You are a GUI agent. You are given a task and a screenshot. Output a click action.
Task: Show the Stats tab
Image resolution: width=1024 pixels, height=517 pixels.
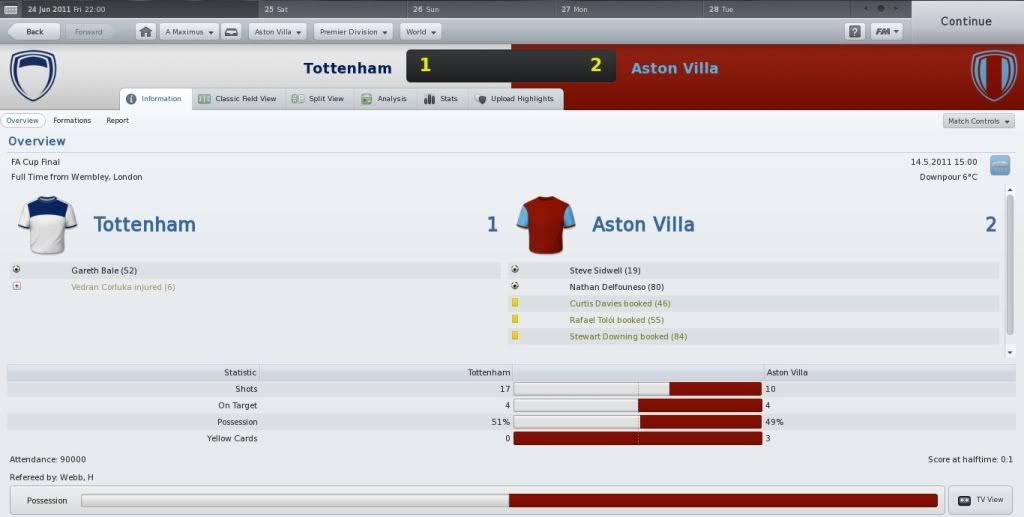tap(441, 99)
